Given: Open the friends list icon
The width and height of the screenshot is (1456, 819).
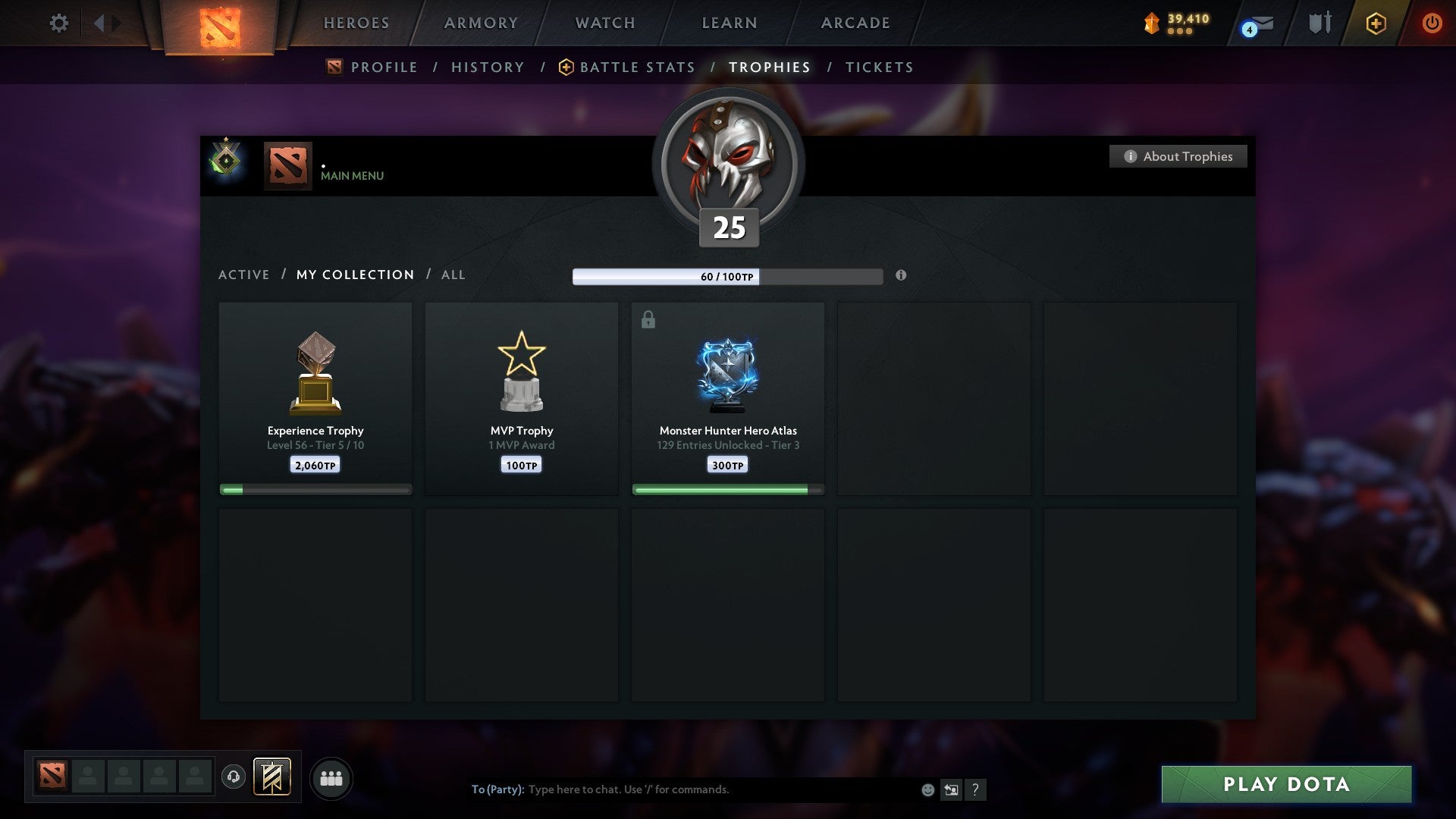Looking at the screenshot, I should (331, 778).
